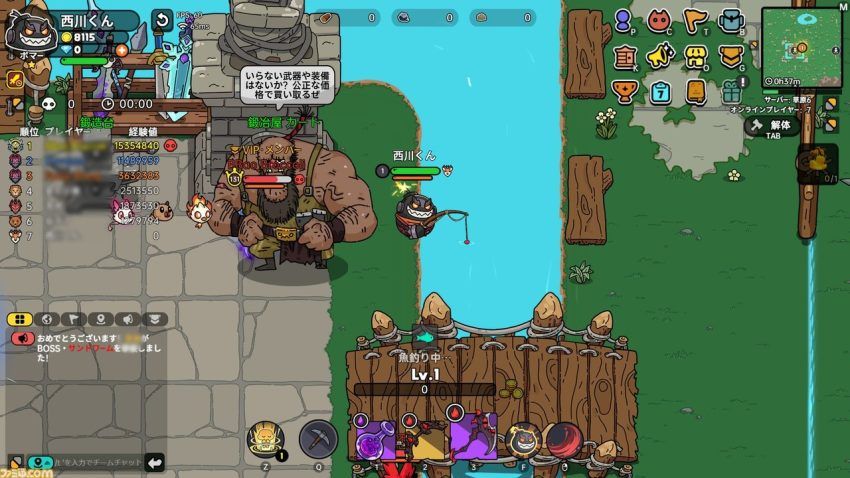This screenshot has height=478, width=850.
Task: Click the orange plus button beside gems
Action: coord(122,50)
